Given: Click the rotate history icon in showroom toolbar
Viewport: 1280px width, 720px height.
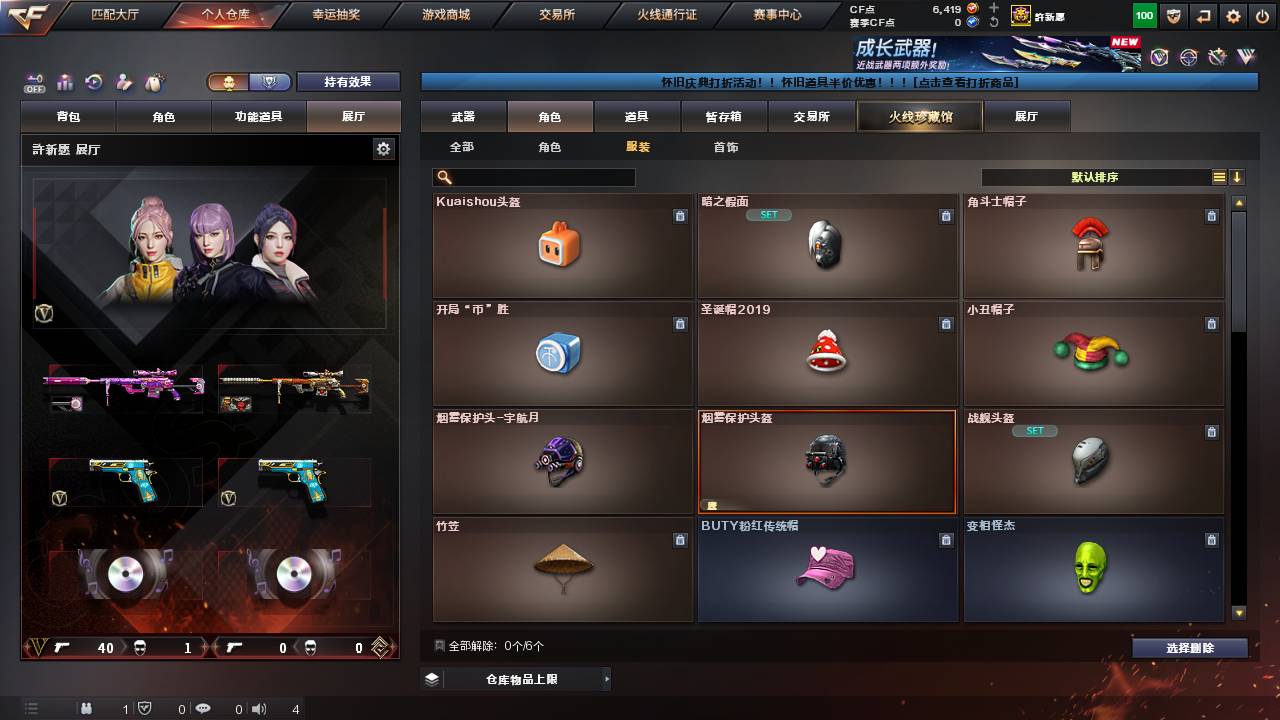Looking at the screenshot, I should pyautogui.click(x=92, y=82).
